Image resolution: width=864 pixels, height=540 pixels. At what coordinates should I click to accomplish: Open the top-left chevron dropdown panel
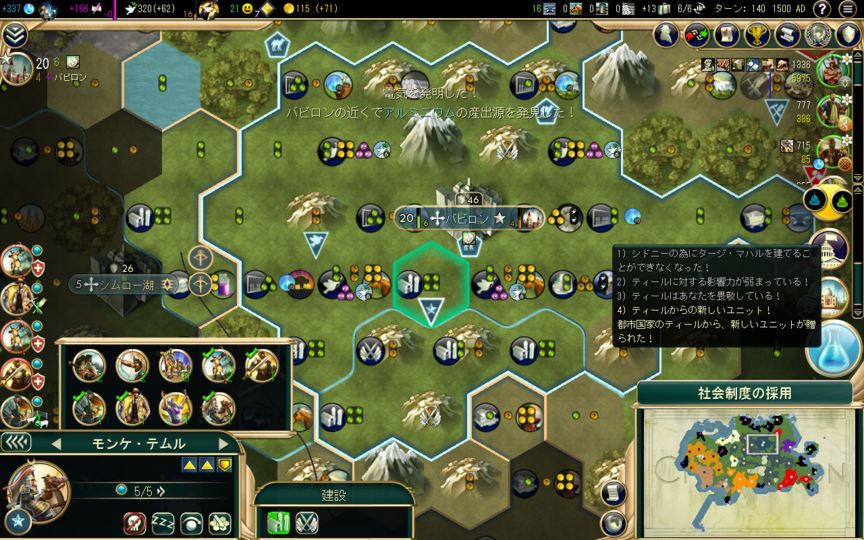click(15, 35)
